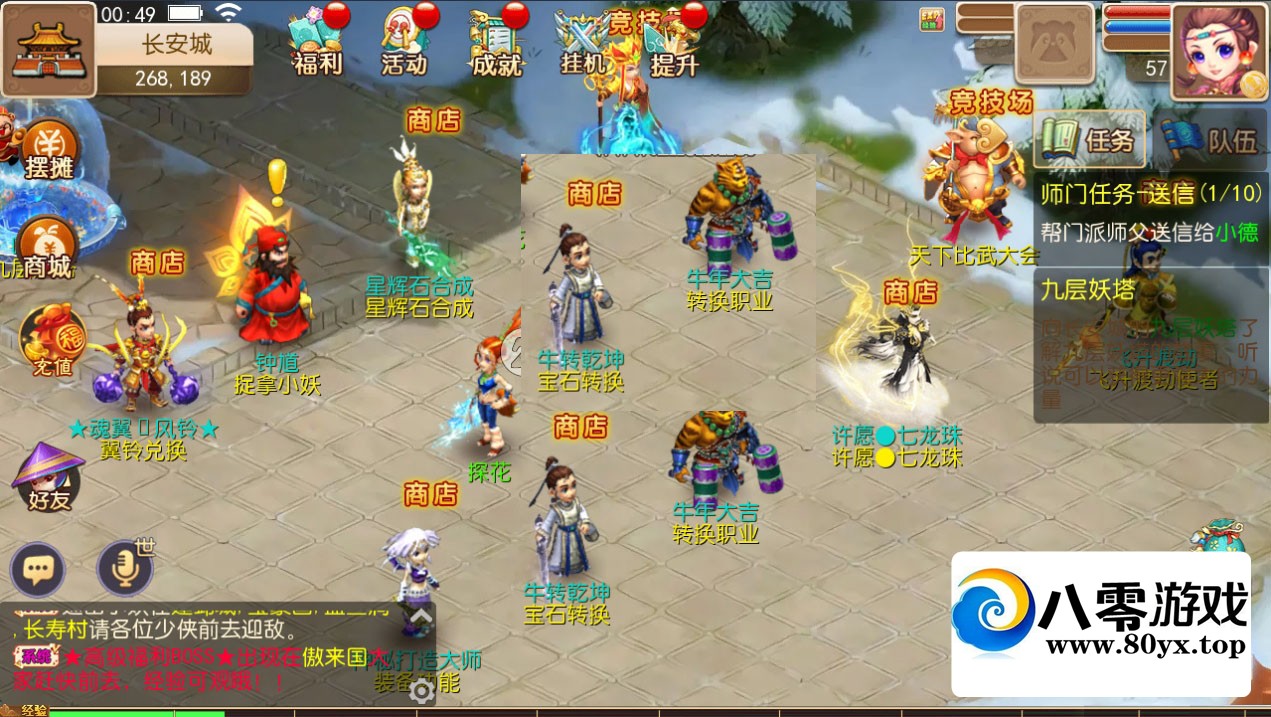
Task: Activate the microphone voice chat button
Action: coord(125,570)
